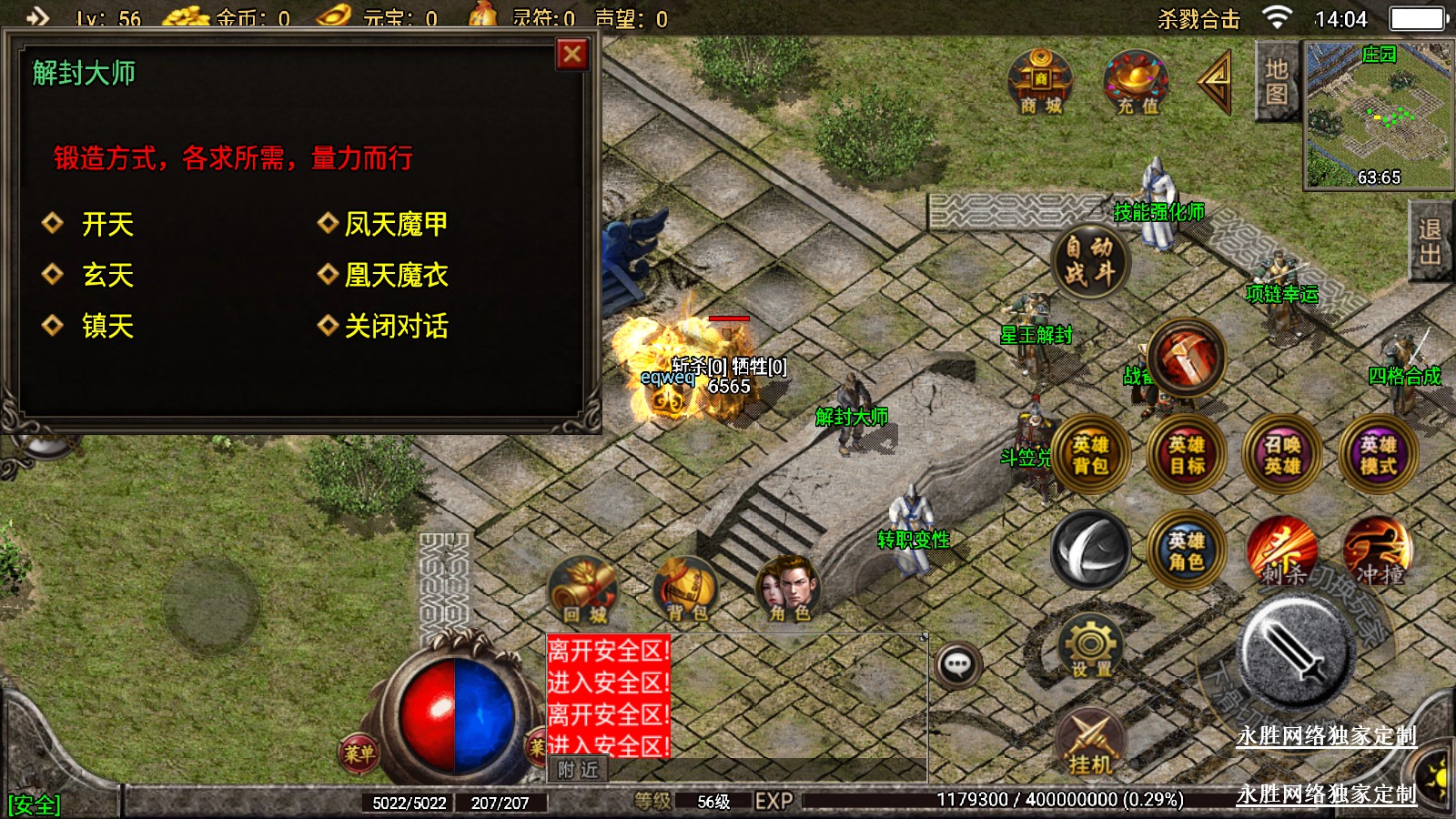The height and width of the screenshot is (819, 1456).
Task: Open the 充值 recharge menu
Action: 1137,84
